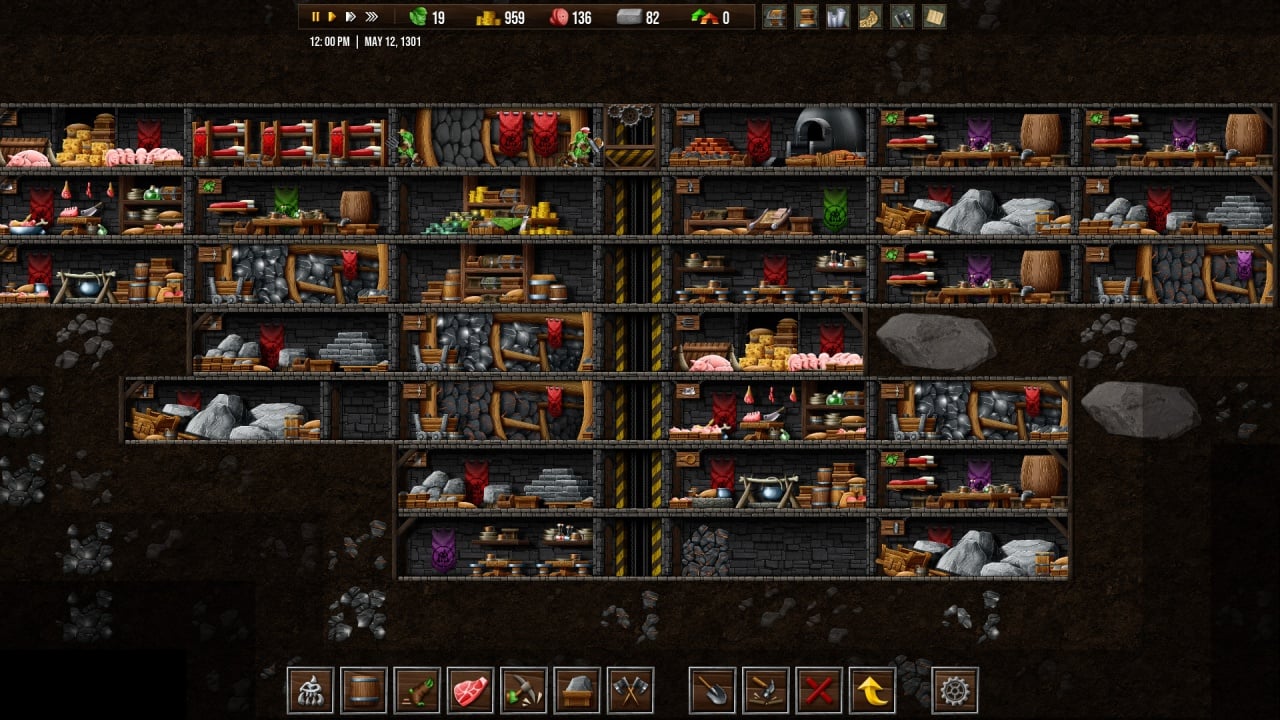Select the white claw build category
The height and width of the screenshot is (720, 1280).
pos(311,690)
